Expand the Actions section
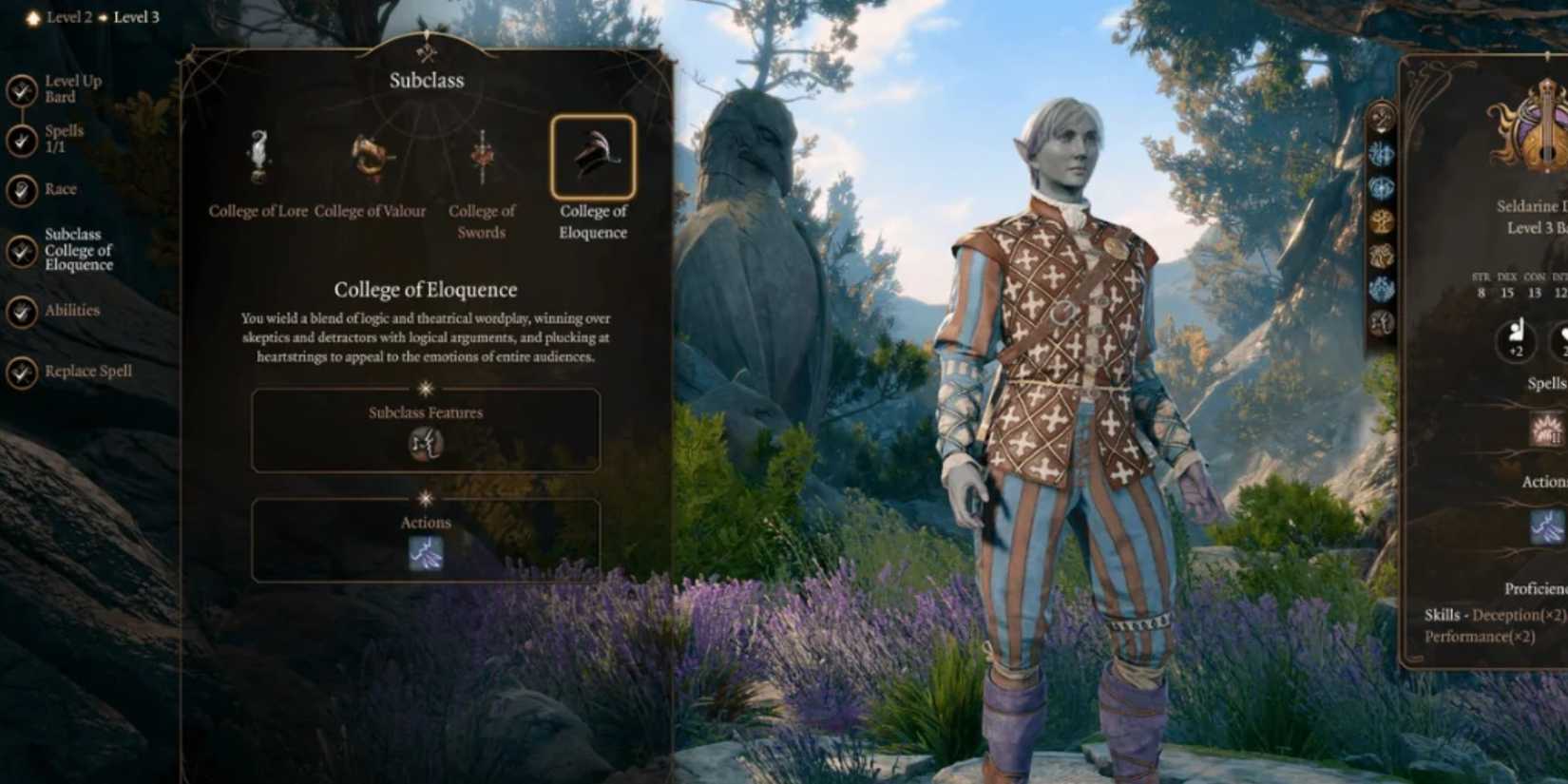 pyautogui.click(x=425, y=521)
